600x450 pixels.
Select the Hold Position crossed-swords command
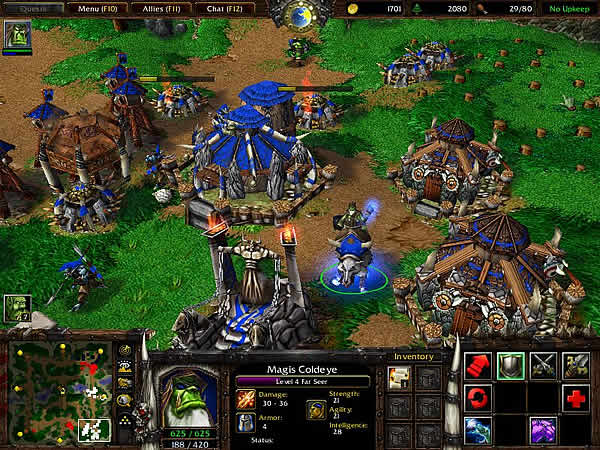[x=543, y=366]
